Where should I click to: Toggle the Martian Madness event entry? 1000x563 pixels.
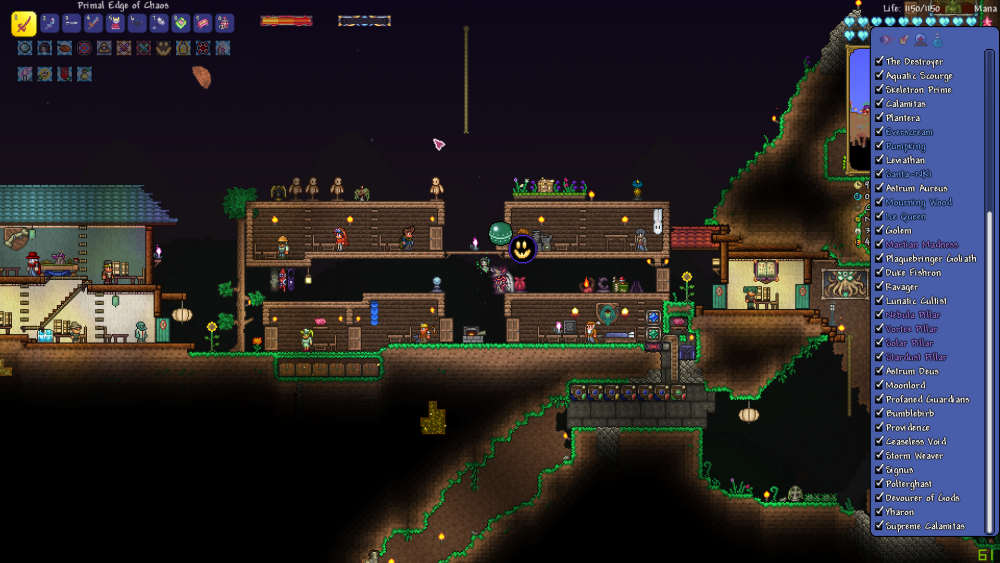(879, 244)
